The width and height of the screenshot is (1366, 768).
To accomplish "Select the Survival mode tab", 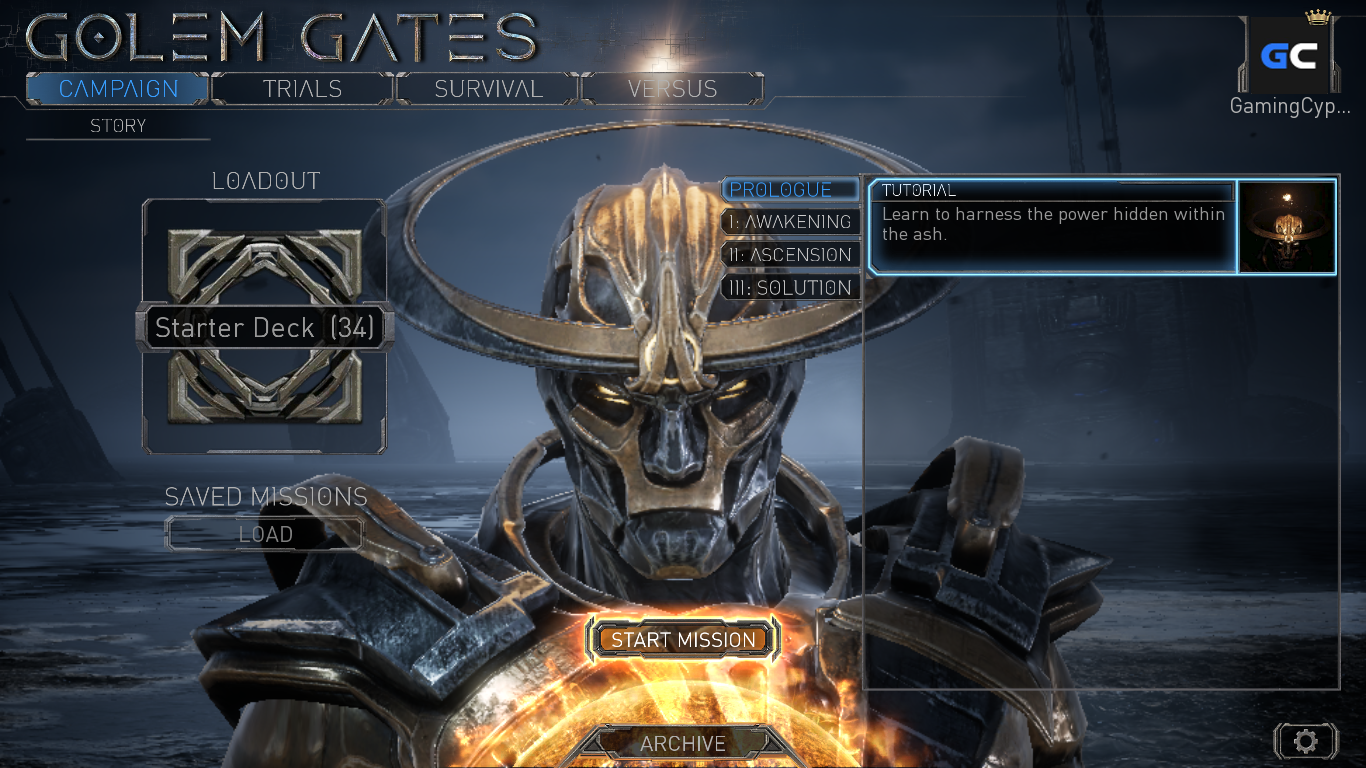I will [488, 89].
